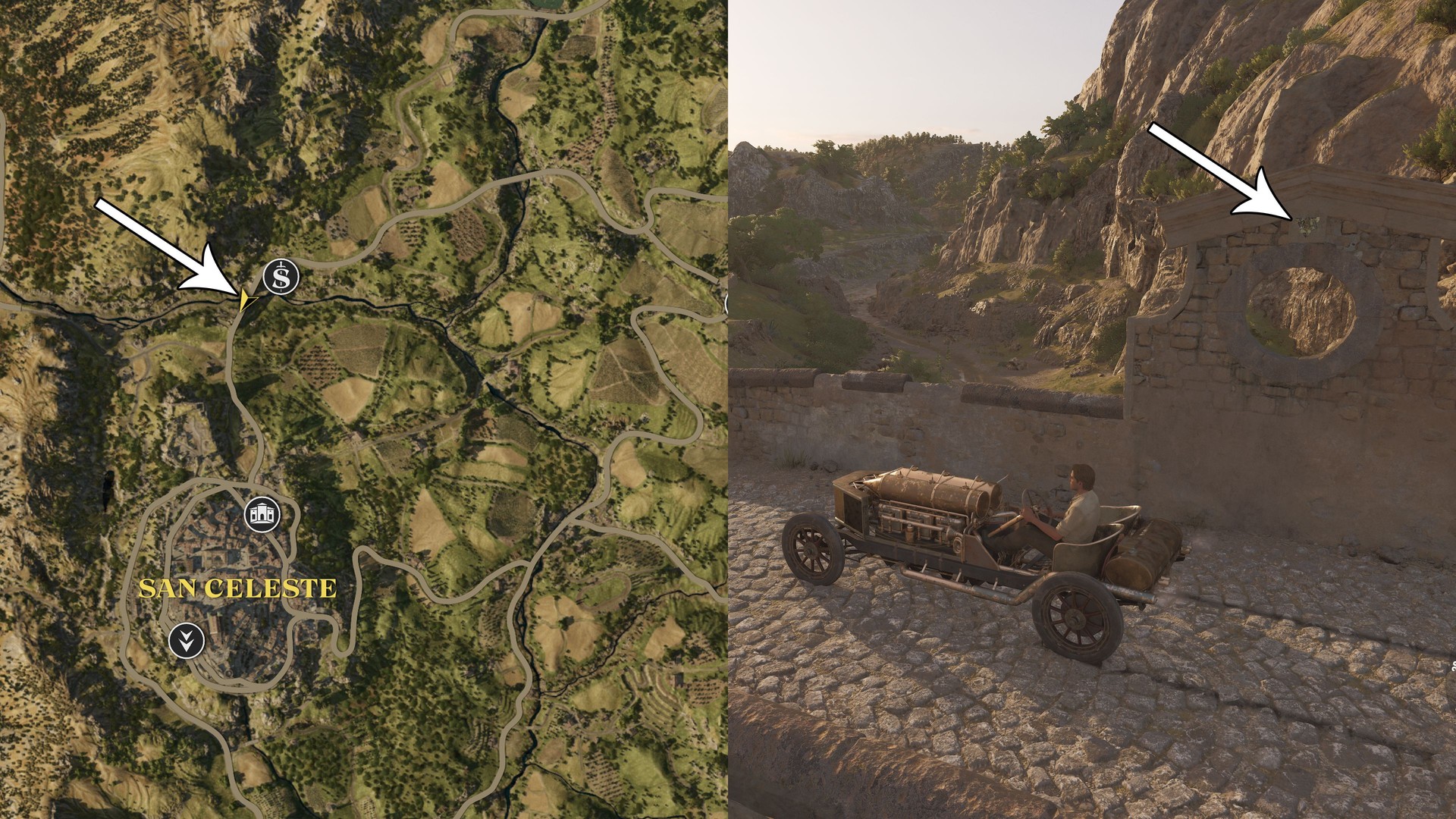Select the double-chevron marker in San Celeste
Viewport: 1456px width, 819px height.
click(186, 641)
